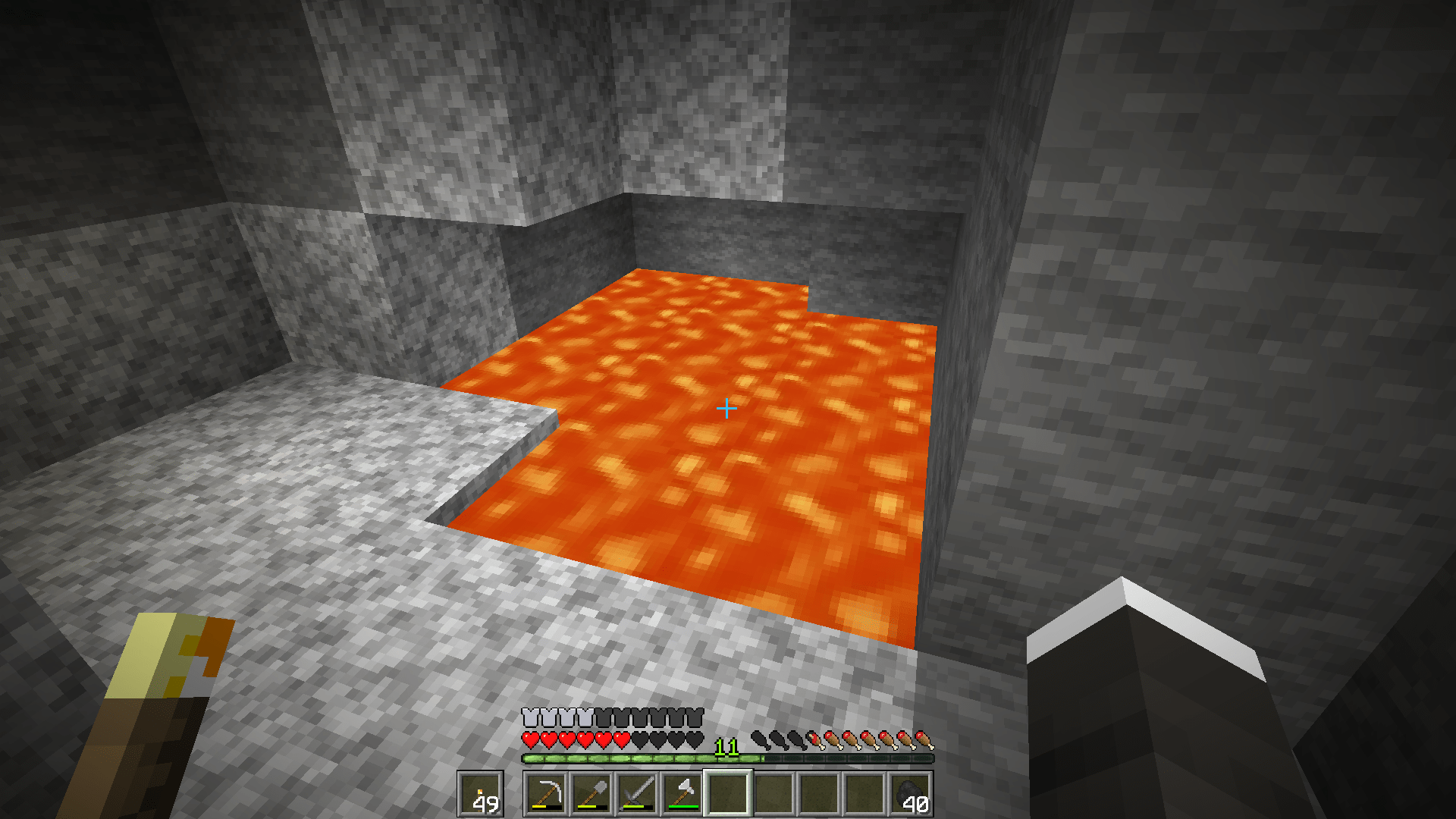The height and width of the screenshot is (819, 1456).
Task: Click the leftmost red heart icon
Action: coord(531,740)
